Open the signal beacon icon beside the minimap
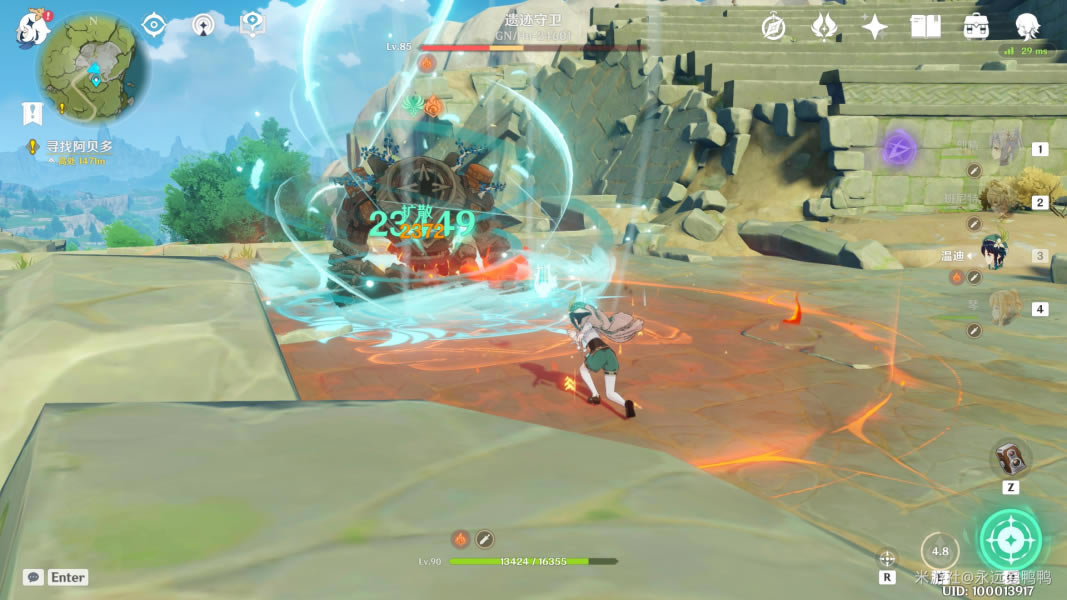The image size is (1067, 600). point(203,25)
